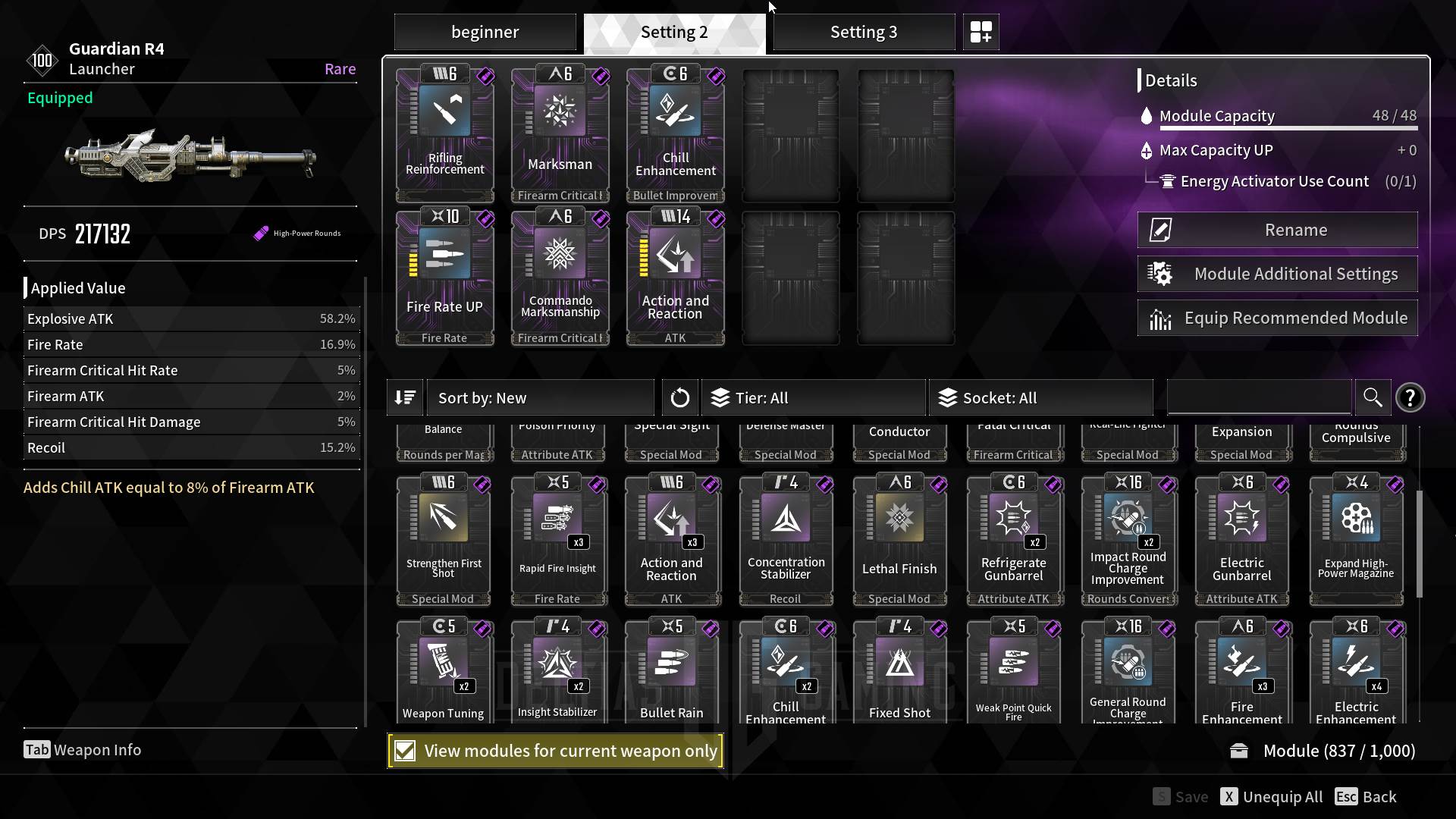Pick the Electric Gunbarrel module
The width and height of the screenshot is (1456, 819).
[1241, 540]
